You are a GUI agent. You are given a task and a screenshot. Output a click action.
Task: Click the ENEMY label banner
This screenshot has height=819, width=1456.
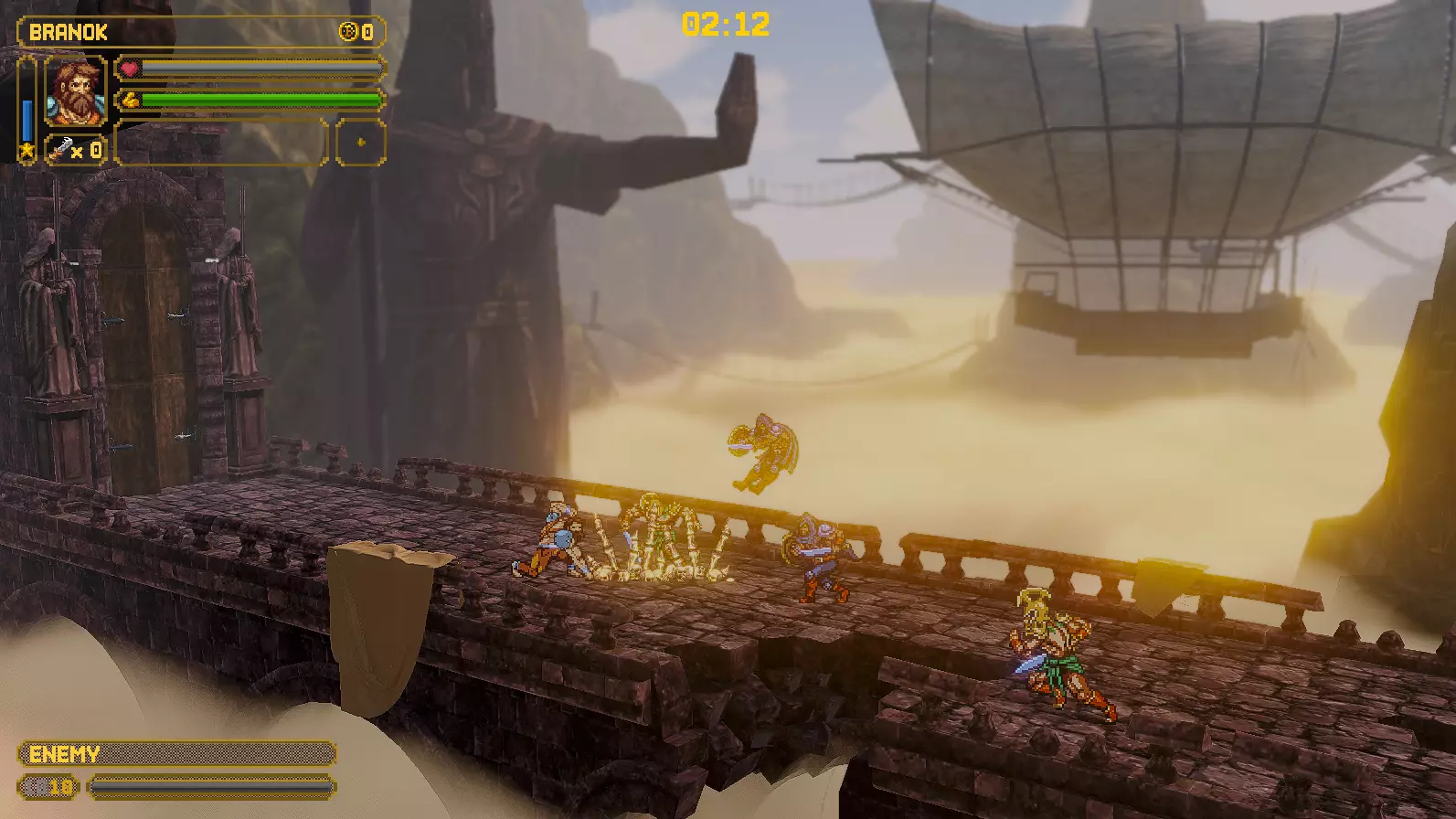64,754
